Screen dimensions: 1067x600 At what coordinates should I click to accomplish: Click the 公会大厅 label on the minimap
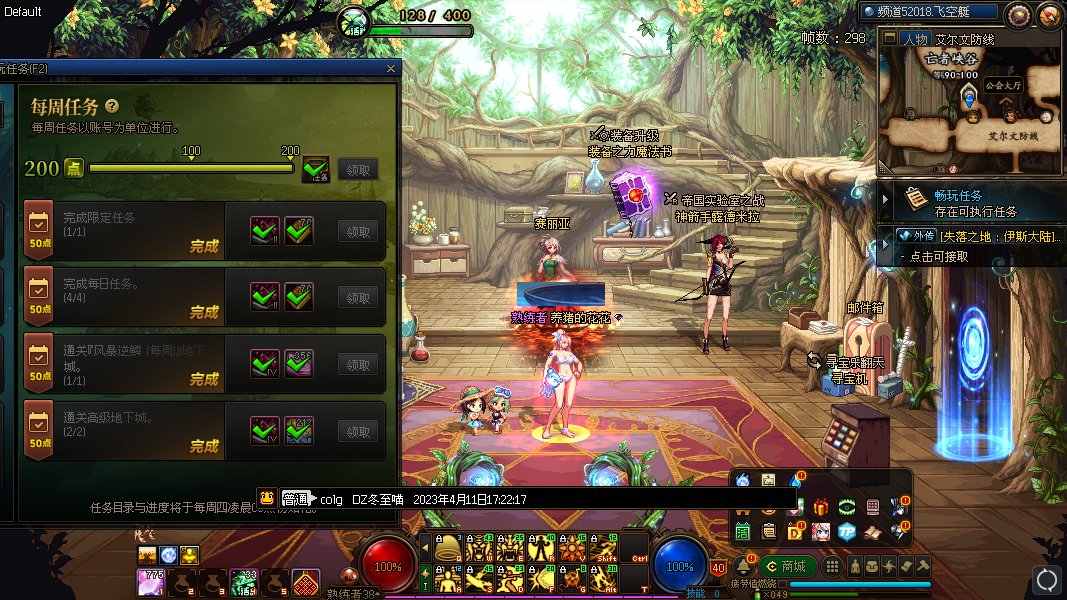[x=1003, y=85]
